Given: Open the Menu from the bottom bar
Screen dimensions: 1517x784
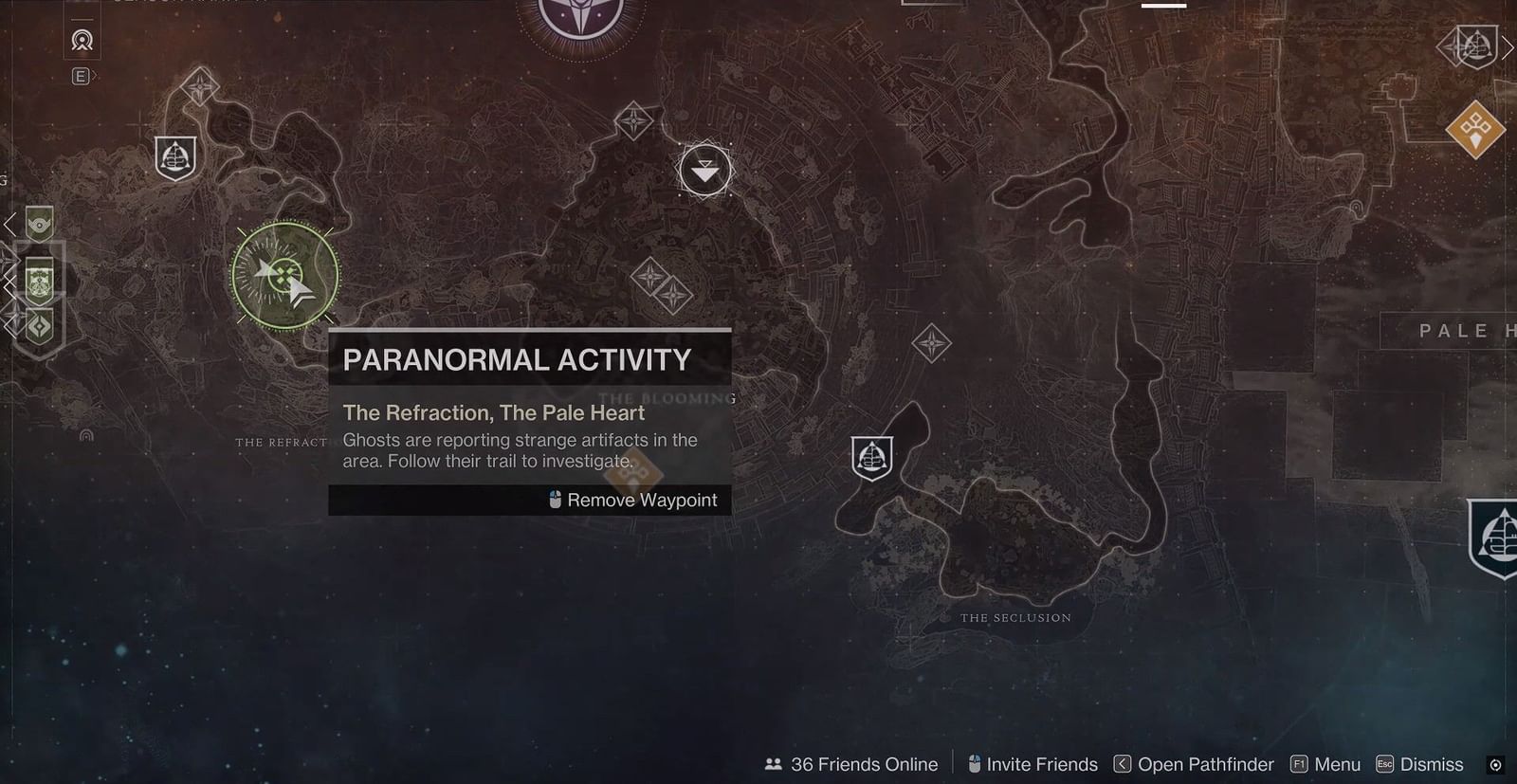Looking at the screenshot, I should pyautogui.click(x=1337, y=764).
